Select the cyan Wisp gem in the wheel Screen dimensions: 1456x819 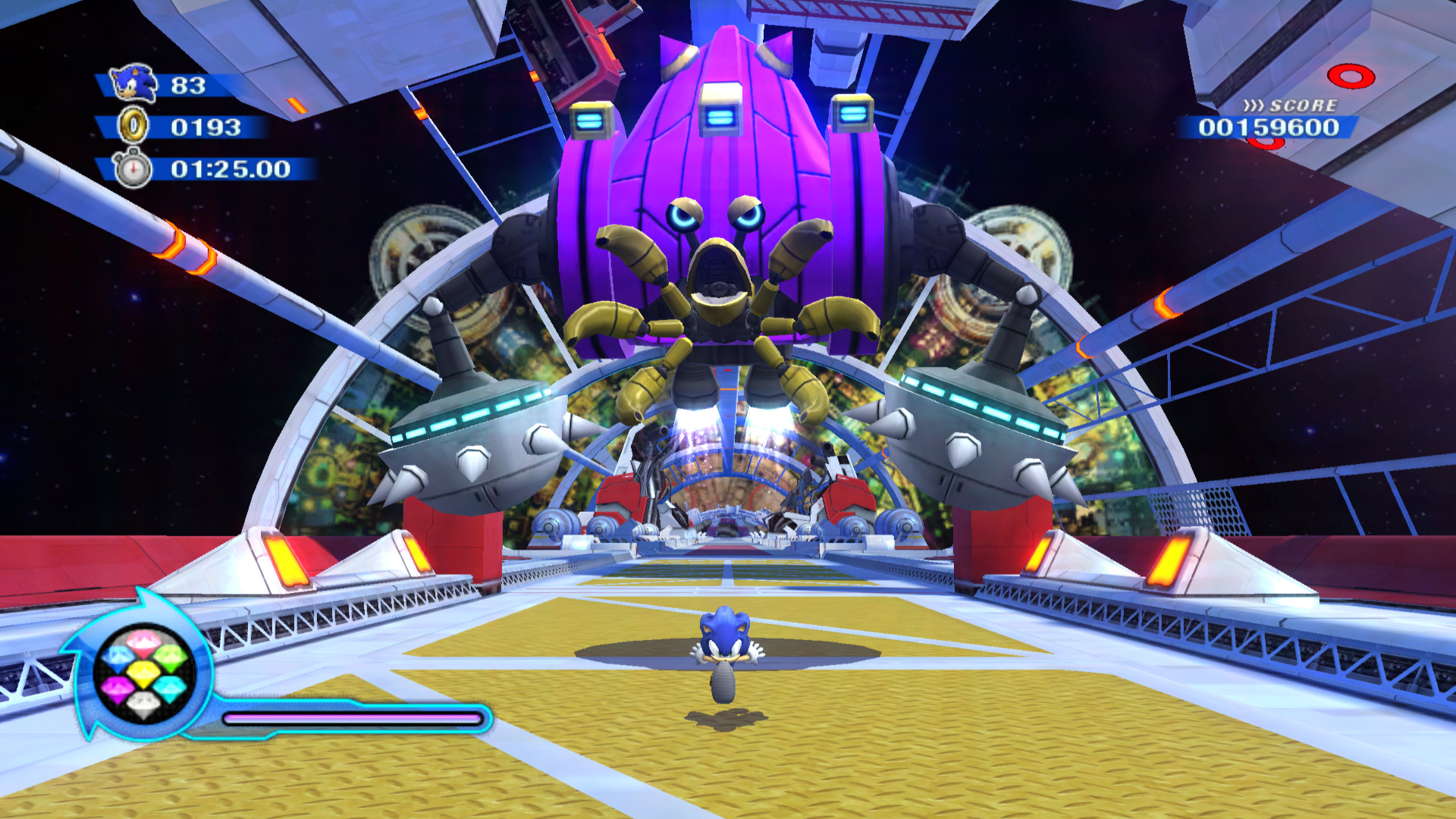[x=169, y=689]
